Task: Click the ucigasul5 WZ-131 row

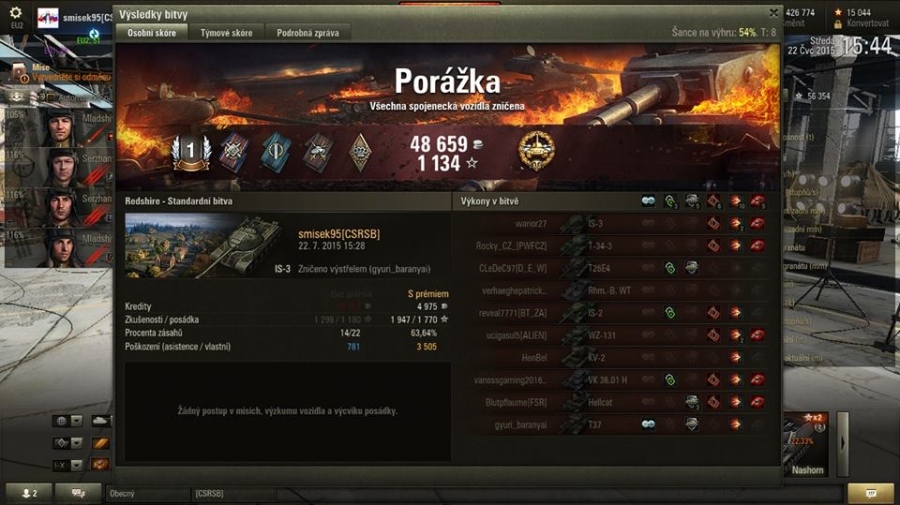Action: (610, 335)
